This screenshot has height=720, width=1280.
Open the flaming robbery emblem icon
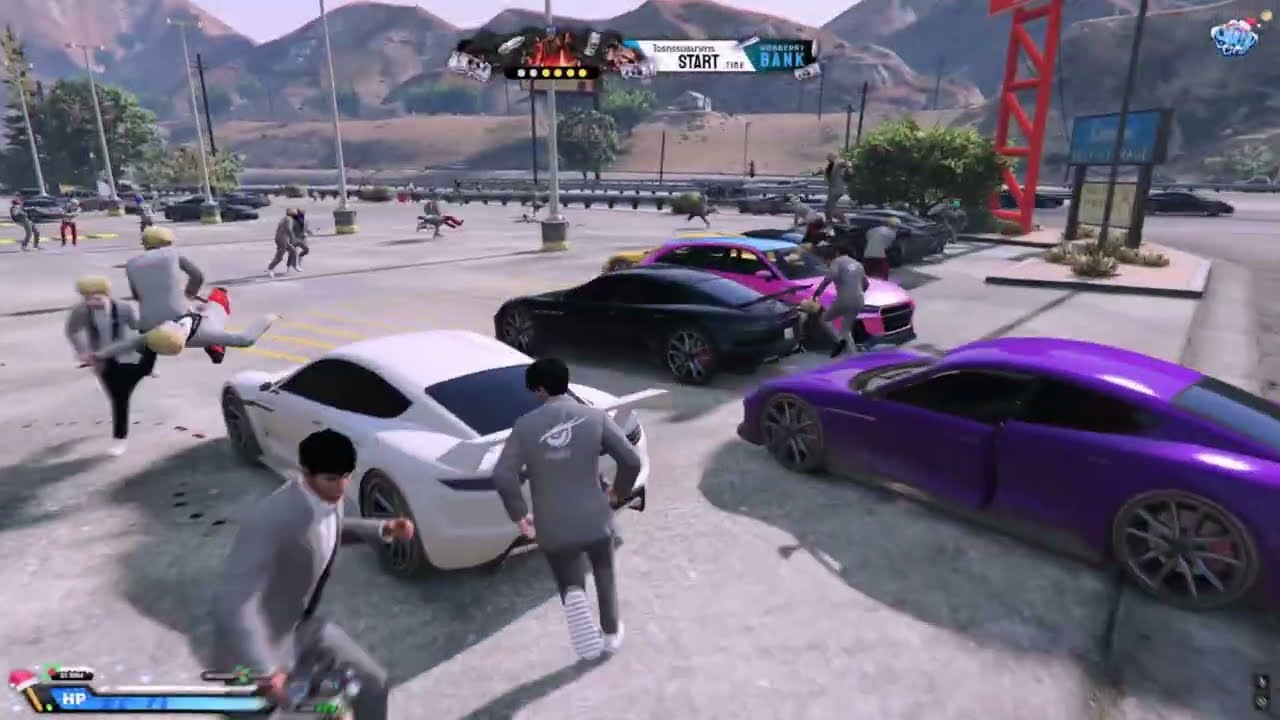552,50
